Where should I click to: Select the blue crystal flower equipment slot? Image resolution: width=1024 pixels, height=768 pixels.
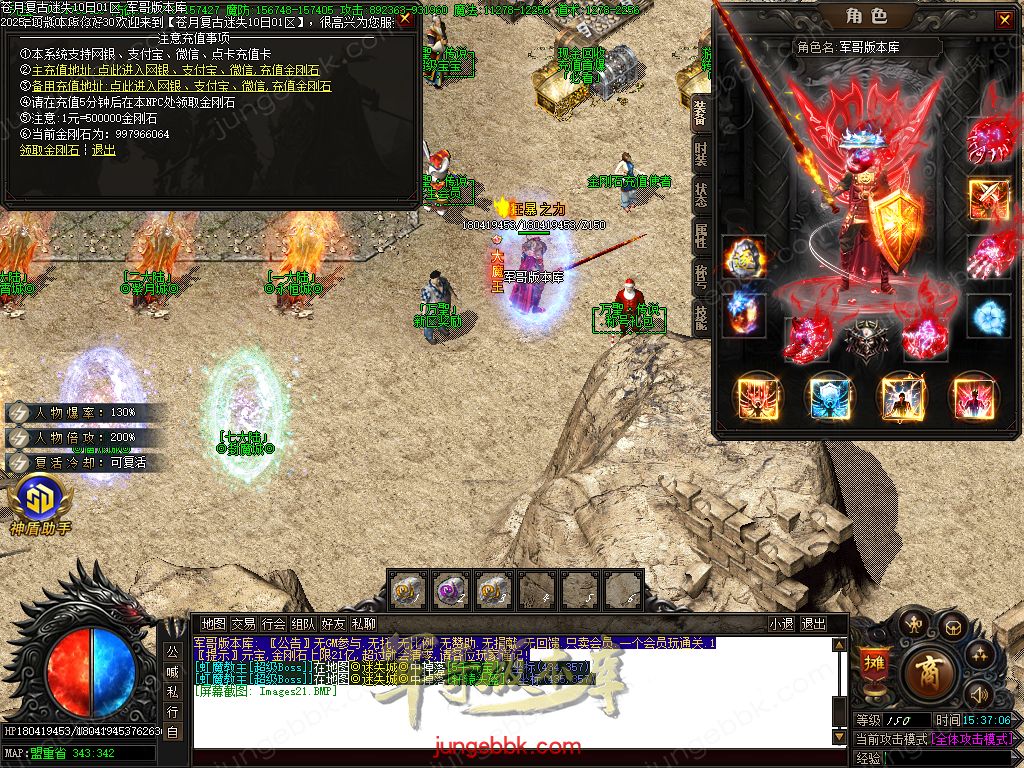(988, 316)
